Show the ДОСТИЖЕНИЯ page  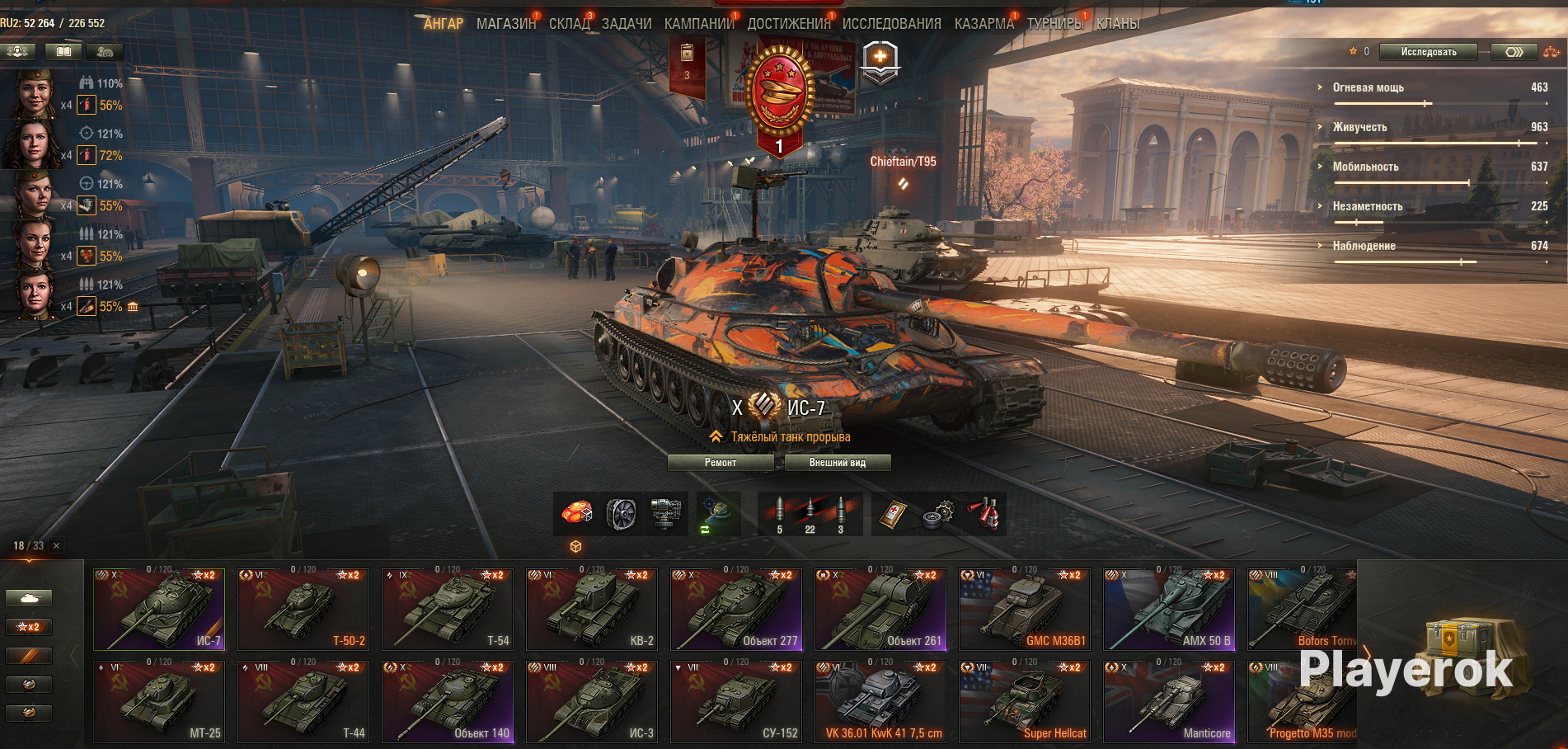pyautogui.click(x=789, y=24)
